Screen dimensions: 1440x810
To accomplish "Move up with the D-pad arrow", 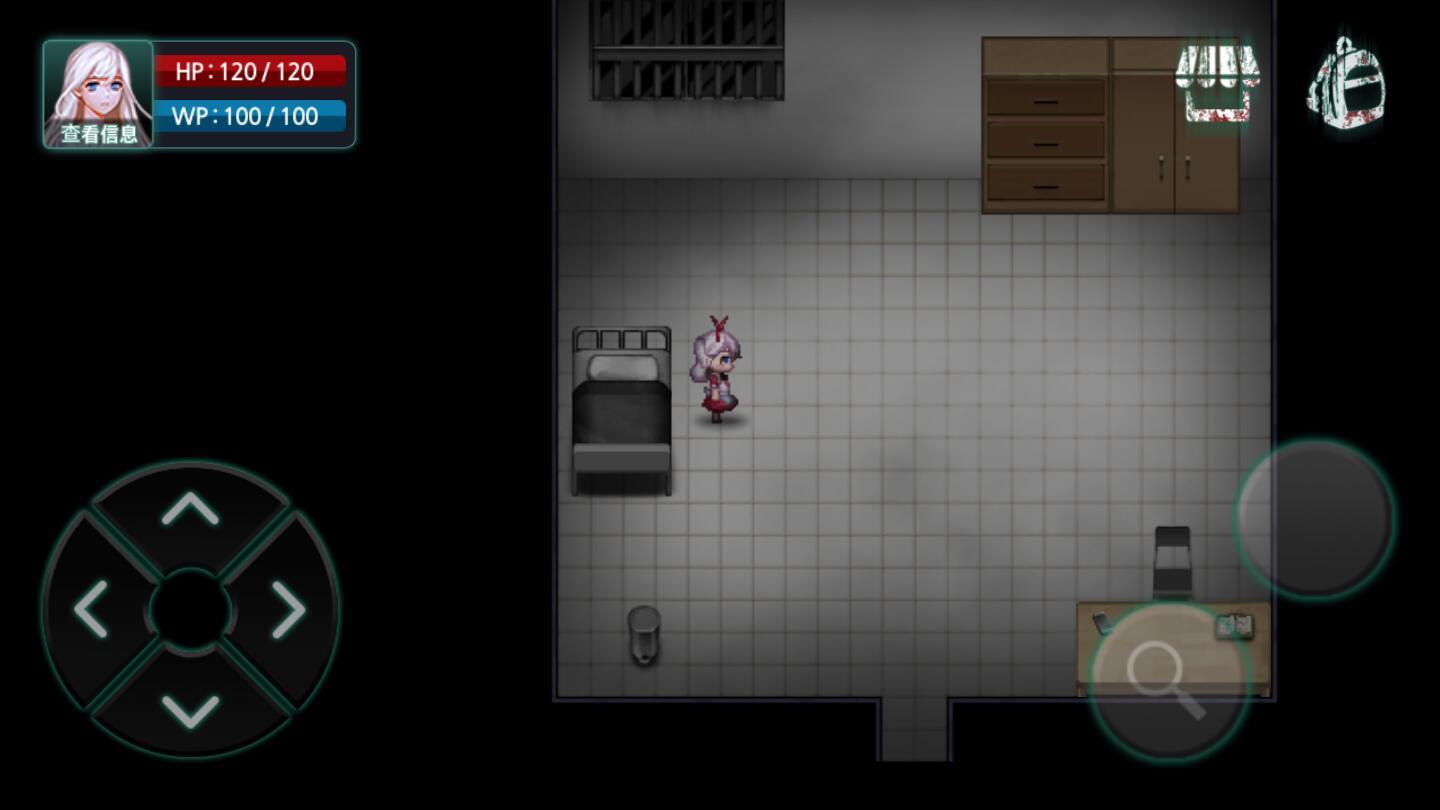I will [x=190, y=509].
